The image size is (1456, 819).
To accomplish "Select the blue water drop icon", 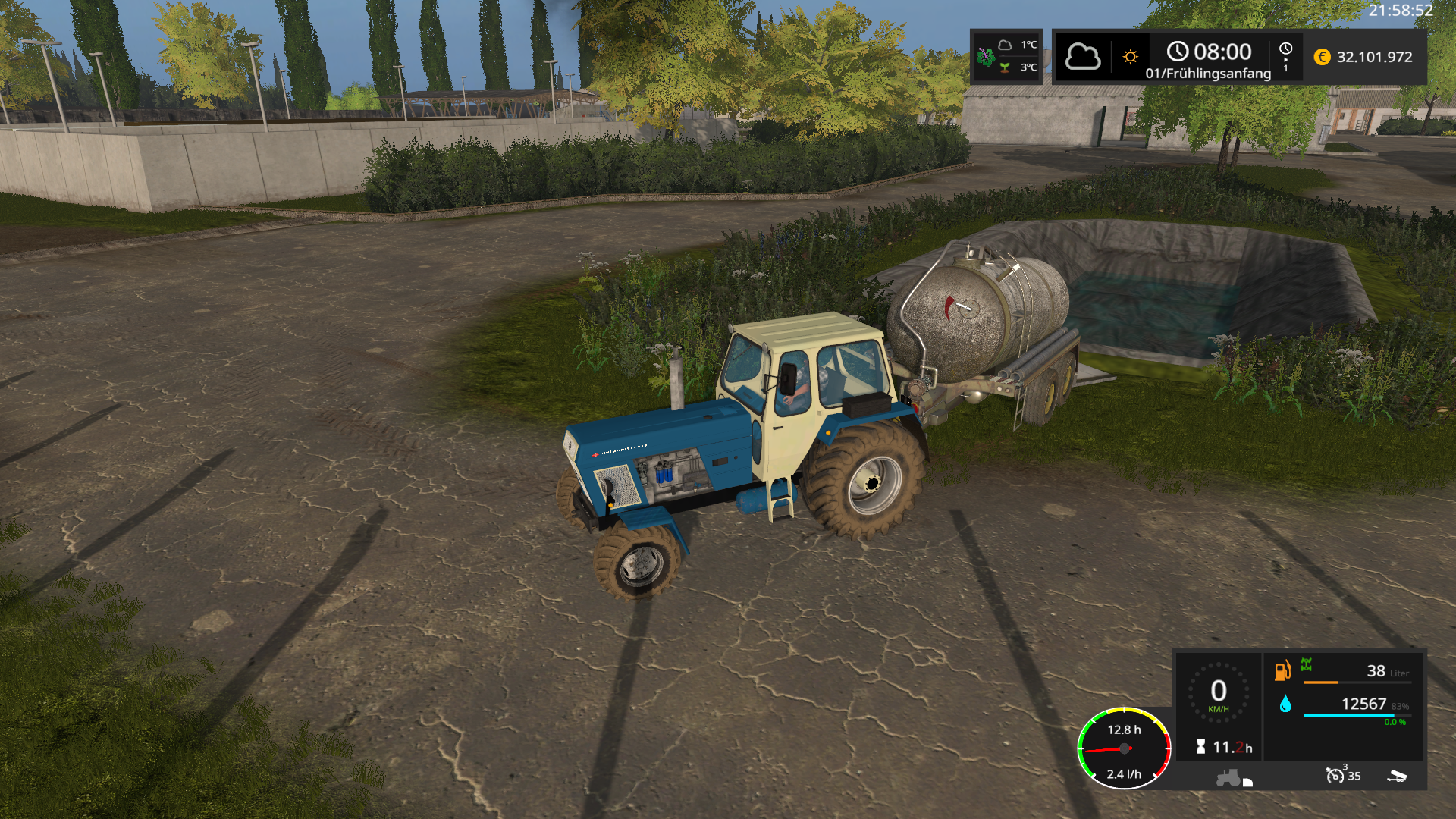I will 1285,704.
